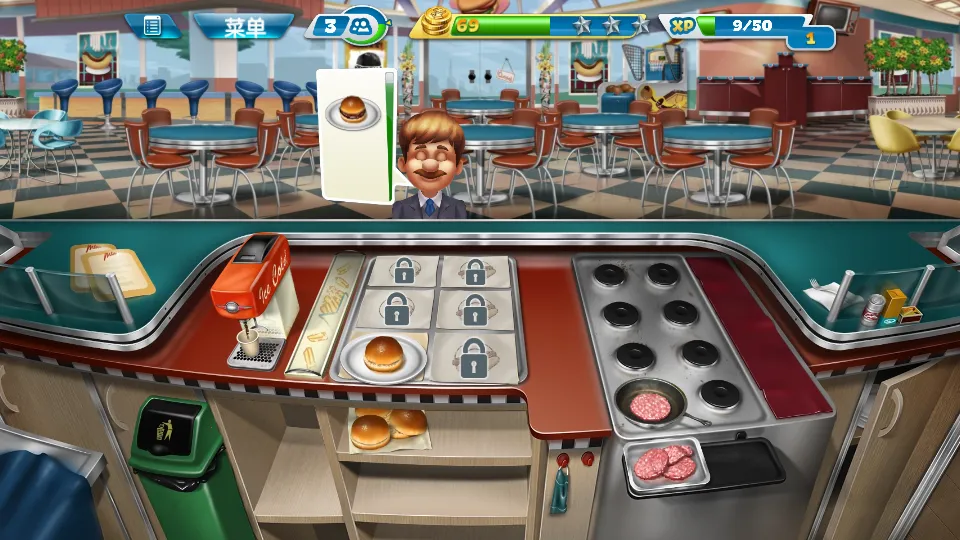Image resolution: width=960 pixels, height=540 pixels.
Task: Open the 菜单 menu button
Action: click(243, 26)
